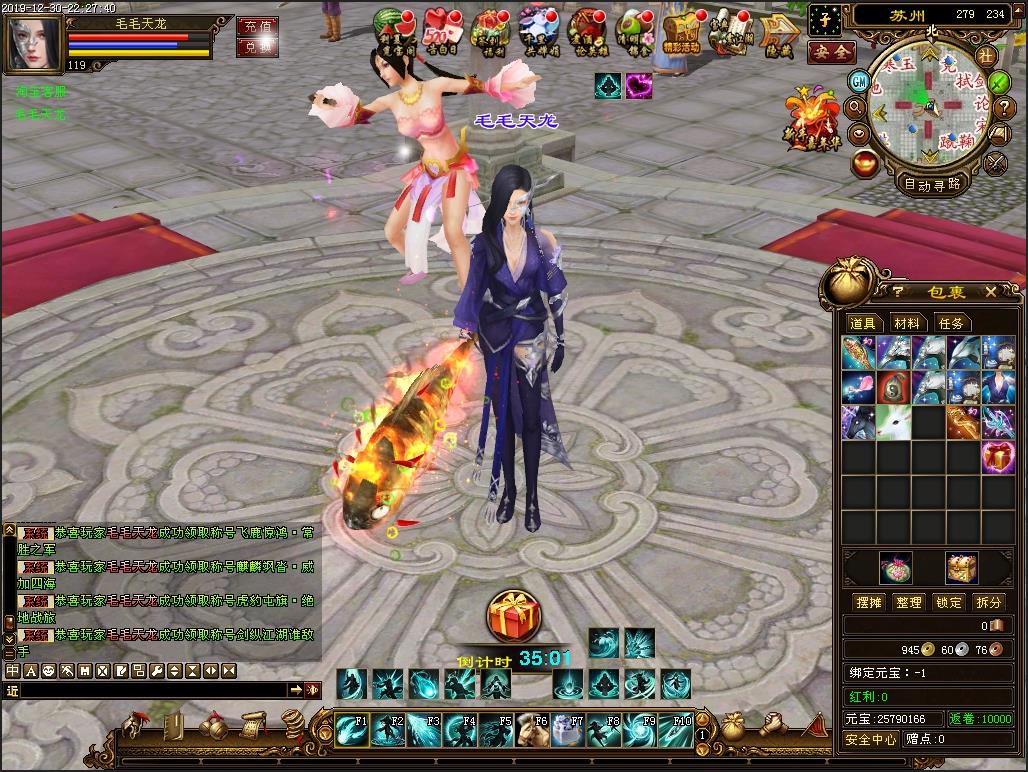Click the 锁定 lock button
The width and height of the screenshot is (1028, 772).
point(948,602)
